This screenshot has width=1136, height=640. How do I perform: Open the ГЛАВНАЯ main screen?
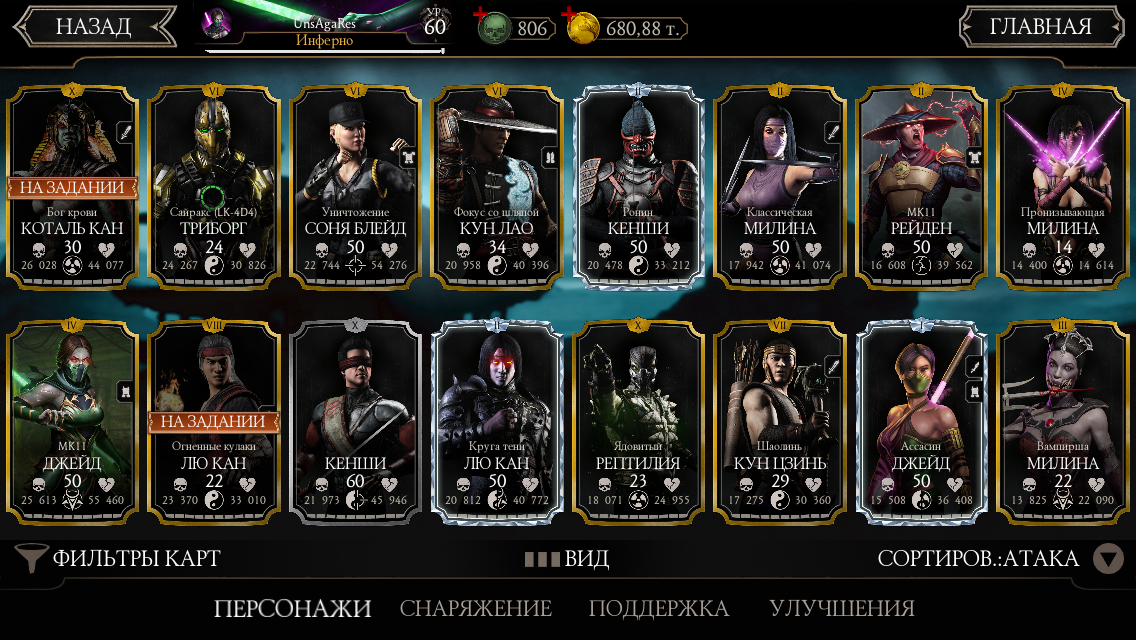[1040, 27]
